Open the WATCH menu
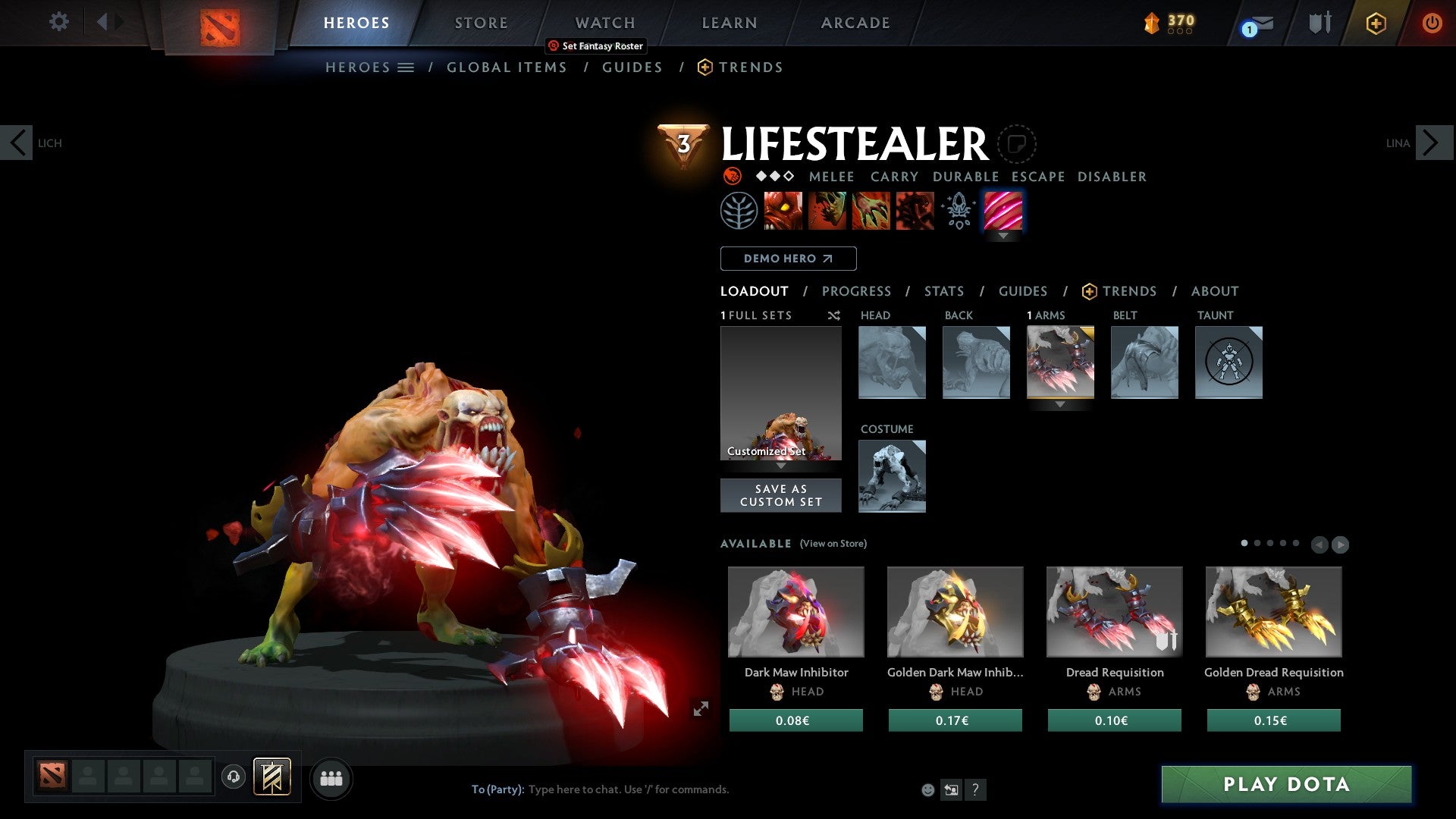Viewport: 1456px width, 819px height. 604,23
